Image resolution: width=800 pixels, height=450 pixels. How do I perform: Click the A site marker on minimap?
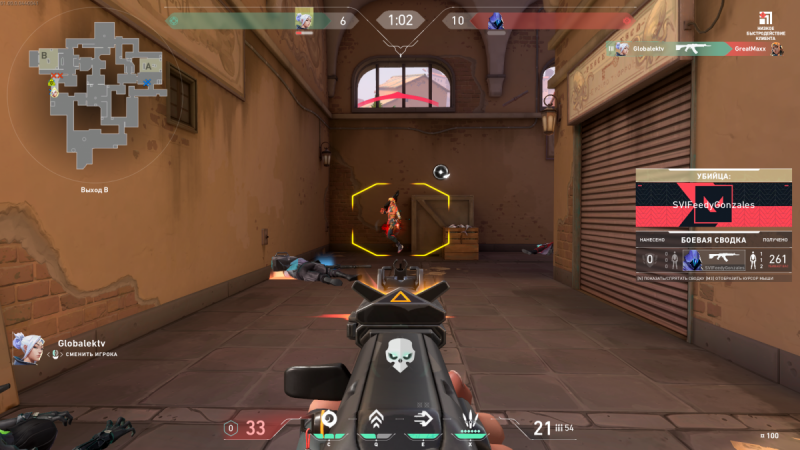point(149,66)
